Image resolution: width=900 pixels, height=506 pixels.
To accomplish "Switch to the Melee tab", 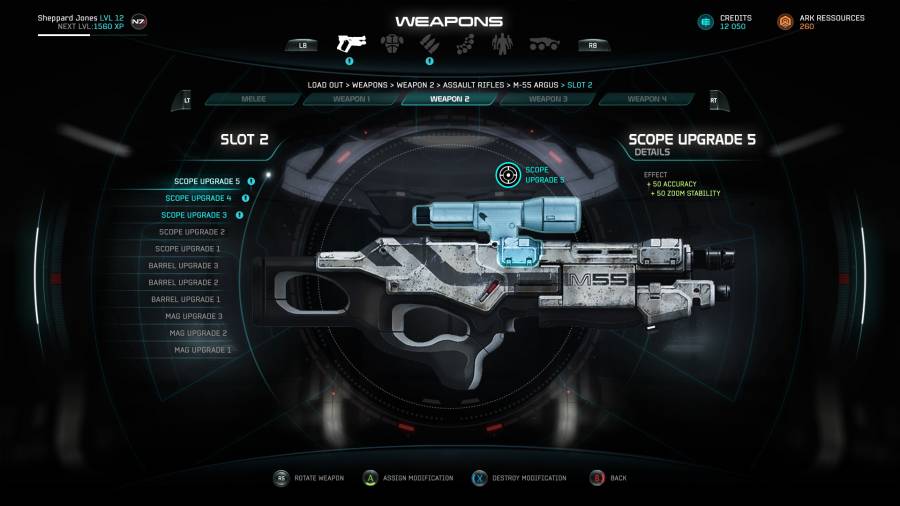I will pos(254,99).
